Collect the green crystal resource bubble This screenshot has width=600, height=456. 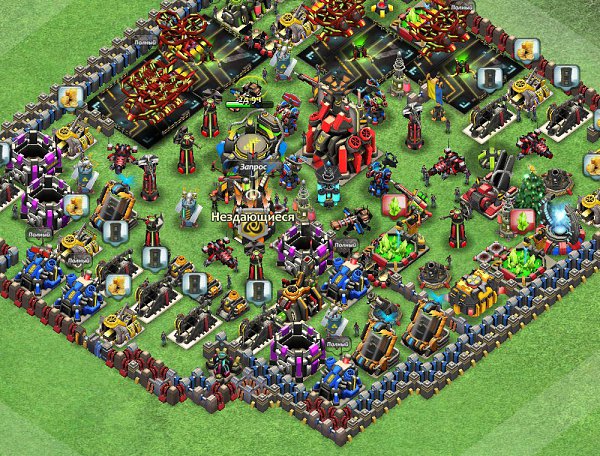point(395,206)
